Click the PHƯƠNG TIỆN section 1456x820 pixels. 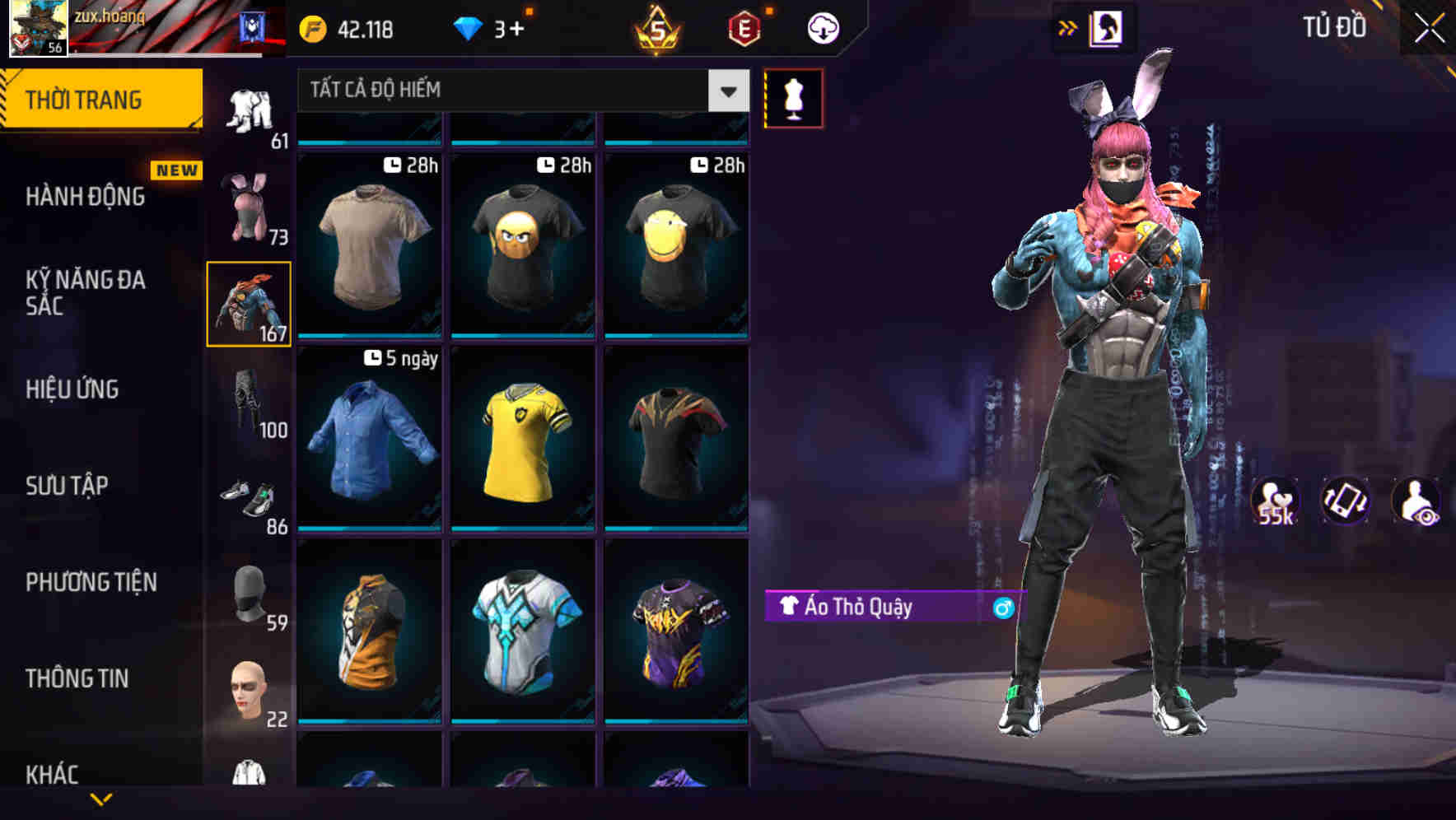(x=91, y=582)
